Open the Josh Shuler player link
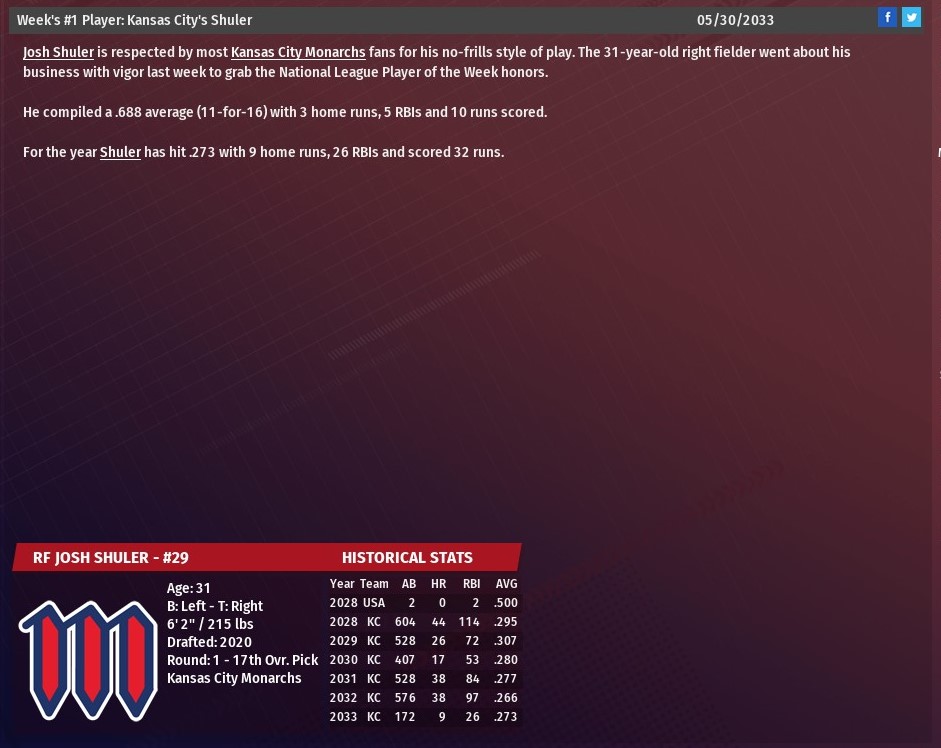 (x=58, y=52)
